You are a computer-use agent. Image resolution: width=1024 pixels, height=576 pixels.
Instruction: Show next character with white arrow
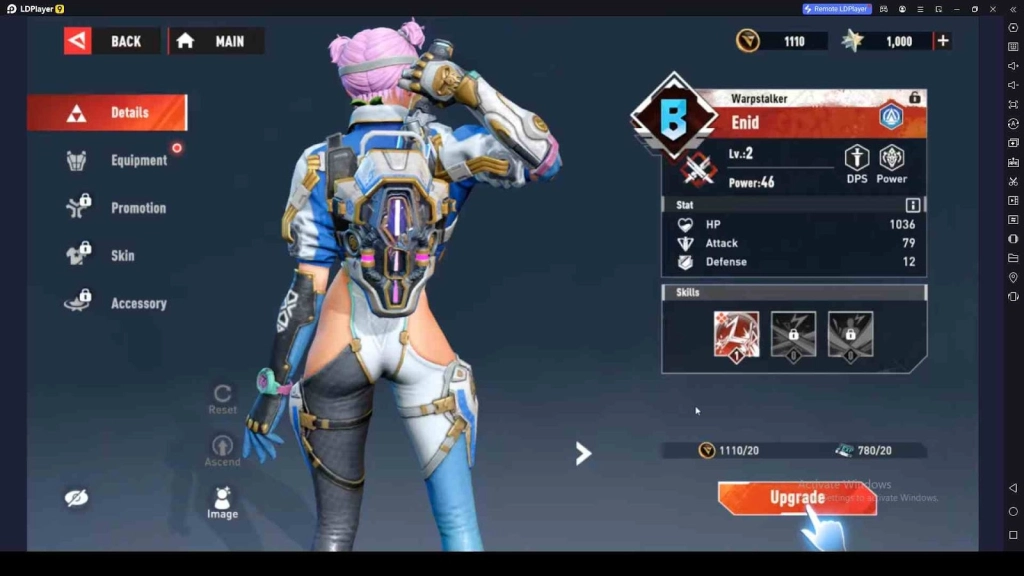click(583, 454)
